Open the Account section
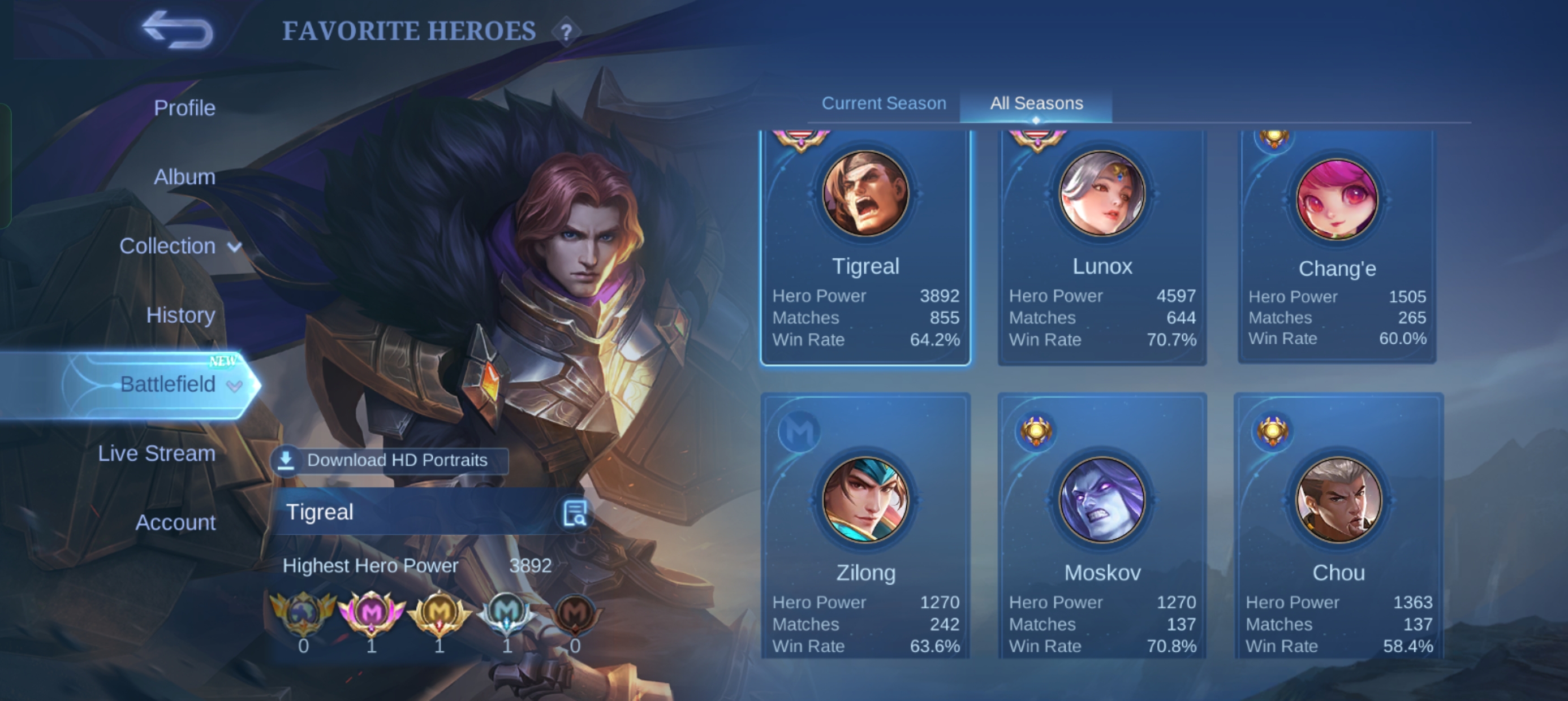 point(175,522)
